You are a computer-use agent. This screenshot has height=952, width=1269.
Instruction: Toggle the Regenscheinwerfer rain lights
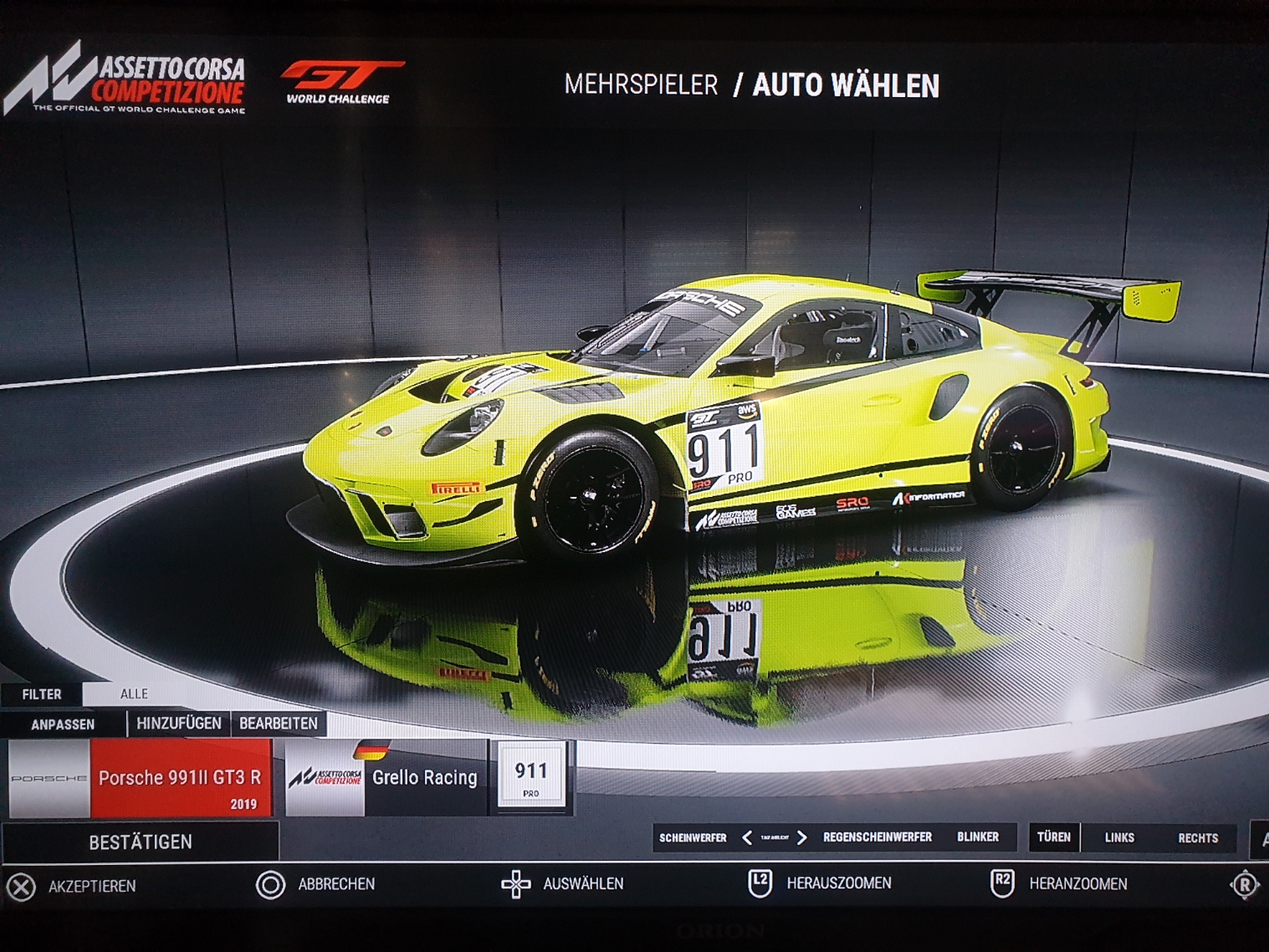coord(877,837)
